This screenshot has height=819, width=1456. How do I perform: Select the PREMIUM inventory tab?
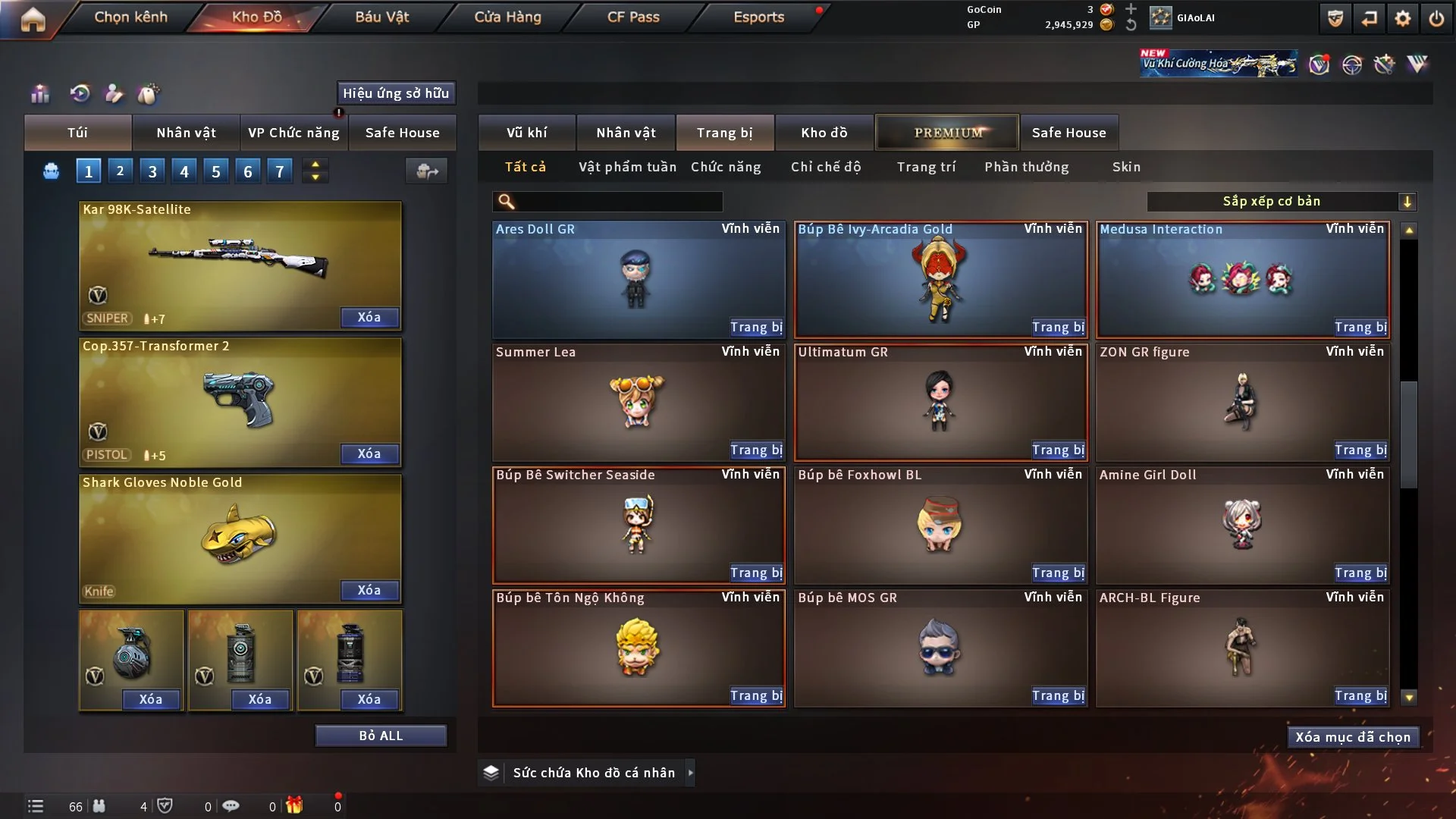[947, 133]
